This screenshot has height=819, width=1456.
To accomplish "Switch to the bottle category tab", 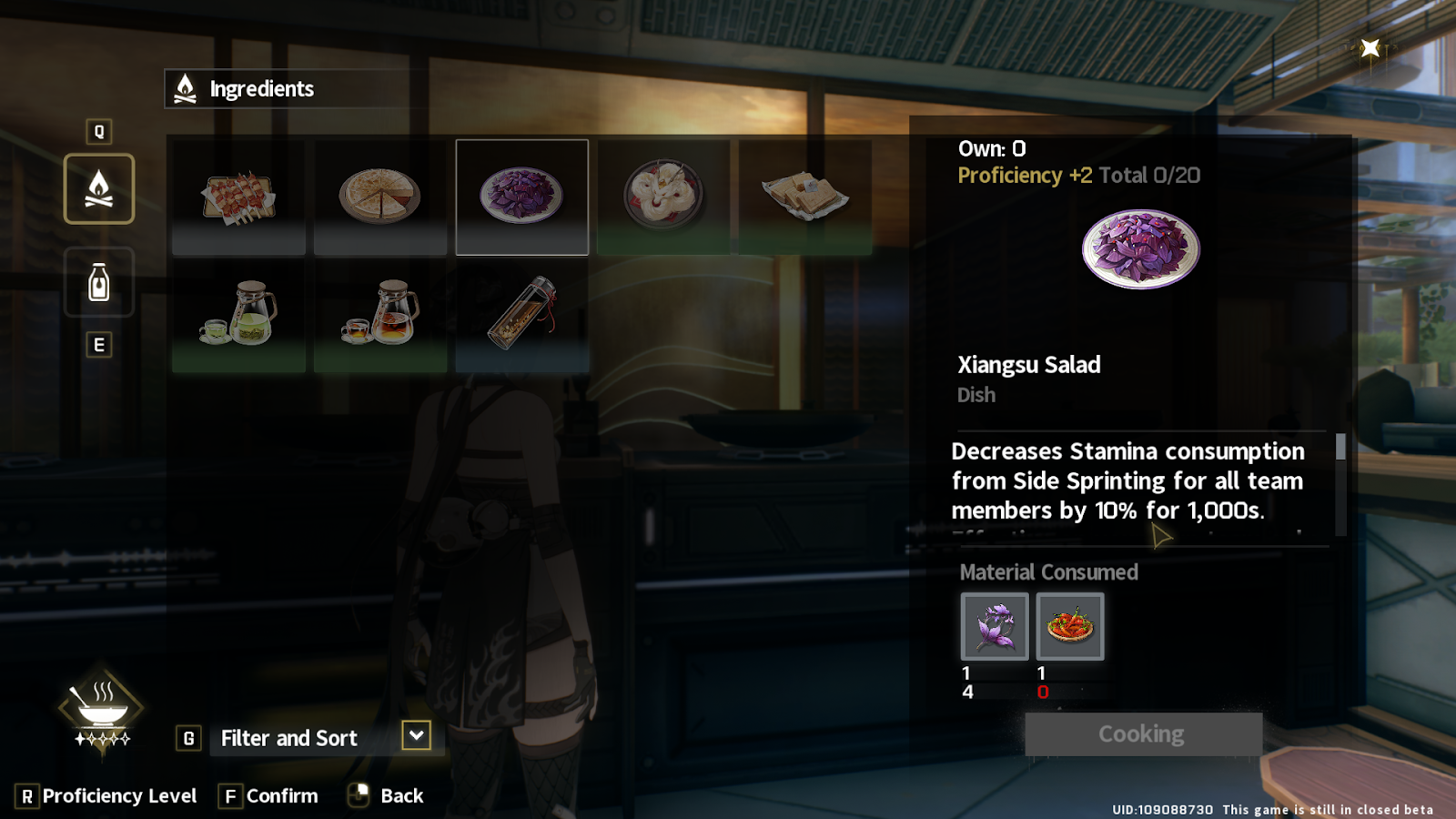I will point(99,282).
